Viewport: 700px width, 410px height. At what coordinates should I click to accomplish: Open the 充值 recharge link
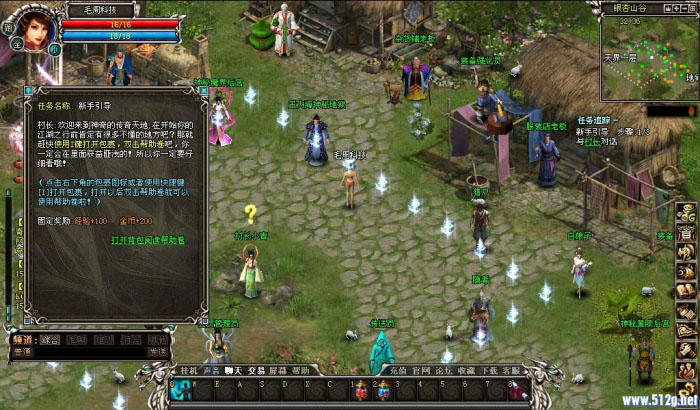pos(397,370)
